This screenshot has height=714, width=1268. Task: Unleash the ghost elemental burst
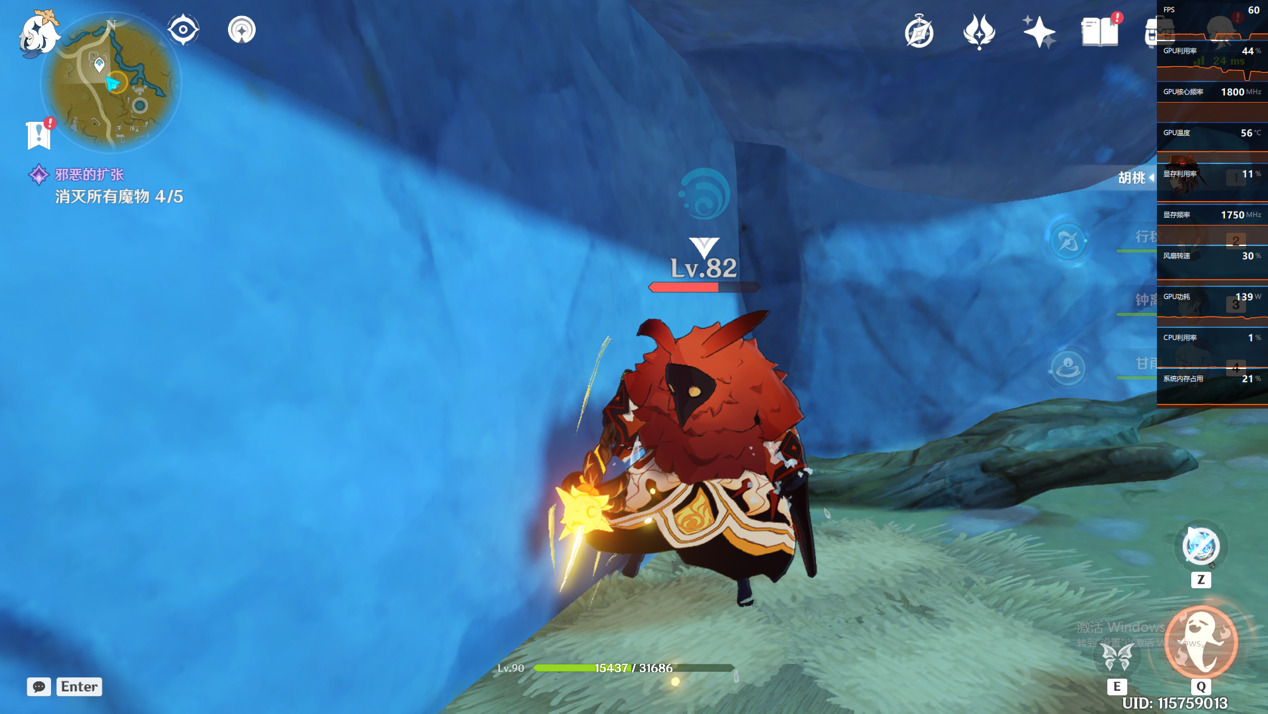[1201, 642]
